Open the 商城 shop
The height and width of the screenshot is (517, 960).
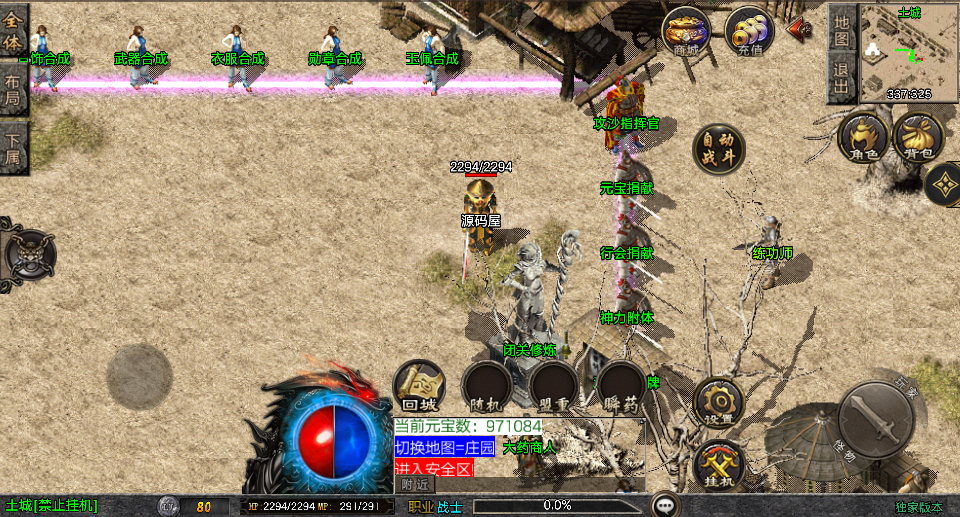click(686, 32)
